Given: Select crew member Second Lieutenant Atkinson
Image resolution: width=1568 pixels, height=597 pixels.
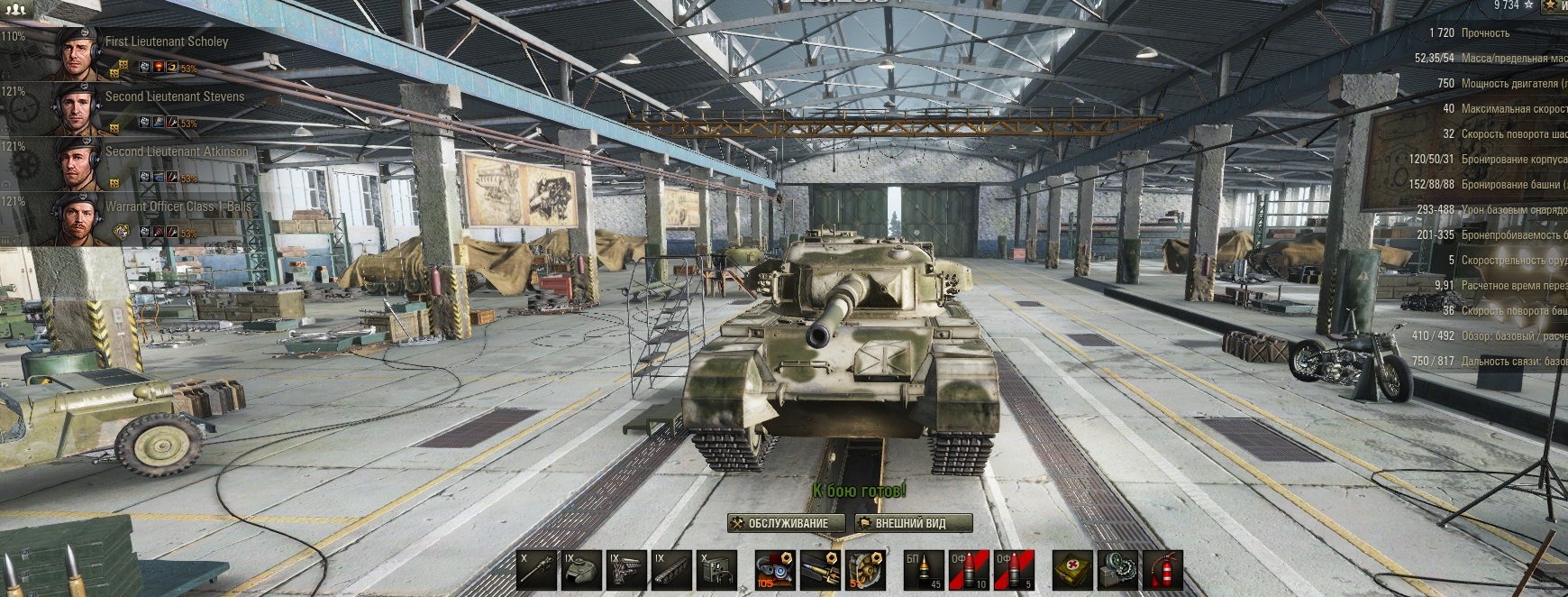Looking at the screenshot, I should click(176, 152).
